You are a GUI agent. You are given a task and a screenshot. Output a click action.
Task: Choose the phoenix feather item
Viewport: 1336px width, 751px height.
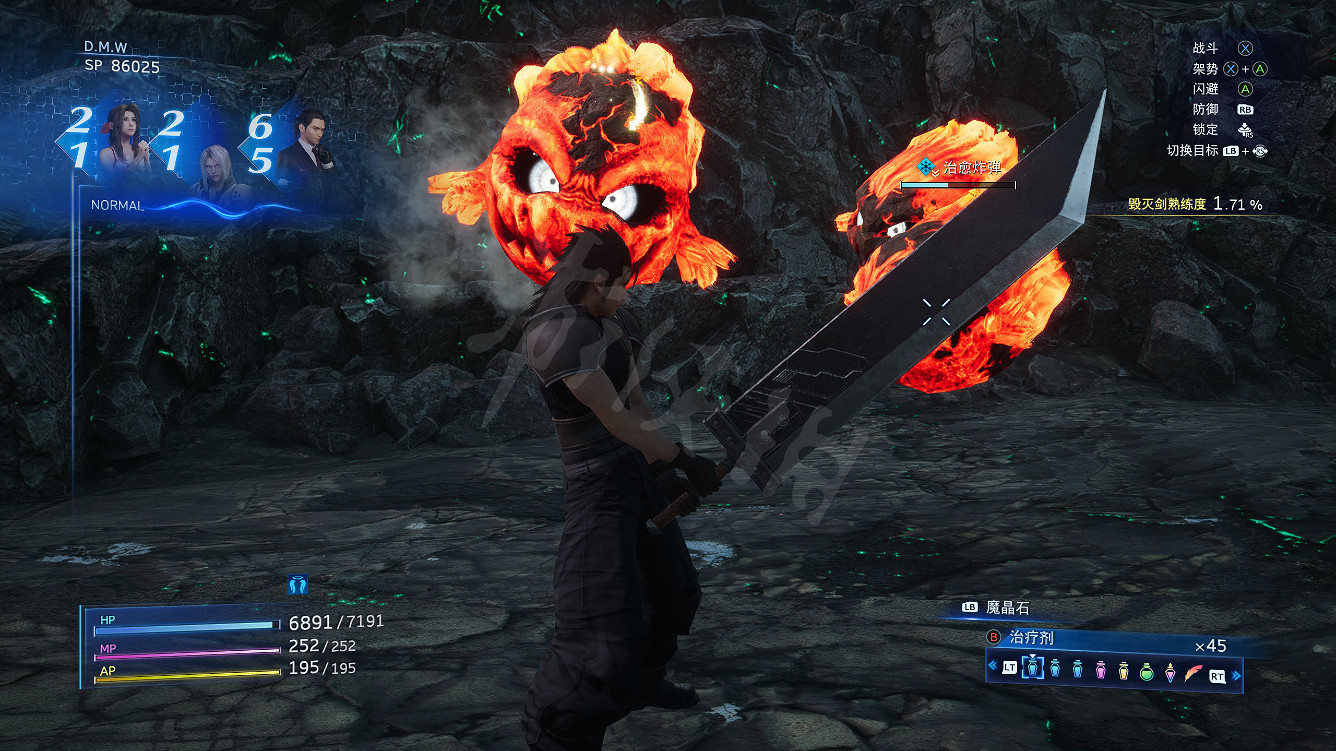pyautogui.click(x=1193, y=671)
